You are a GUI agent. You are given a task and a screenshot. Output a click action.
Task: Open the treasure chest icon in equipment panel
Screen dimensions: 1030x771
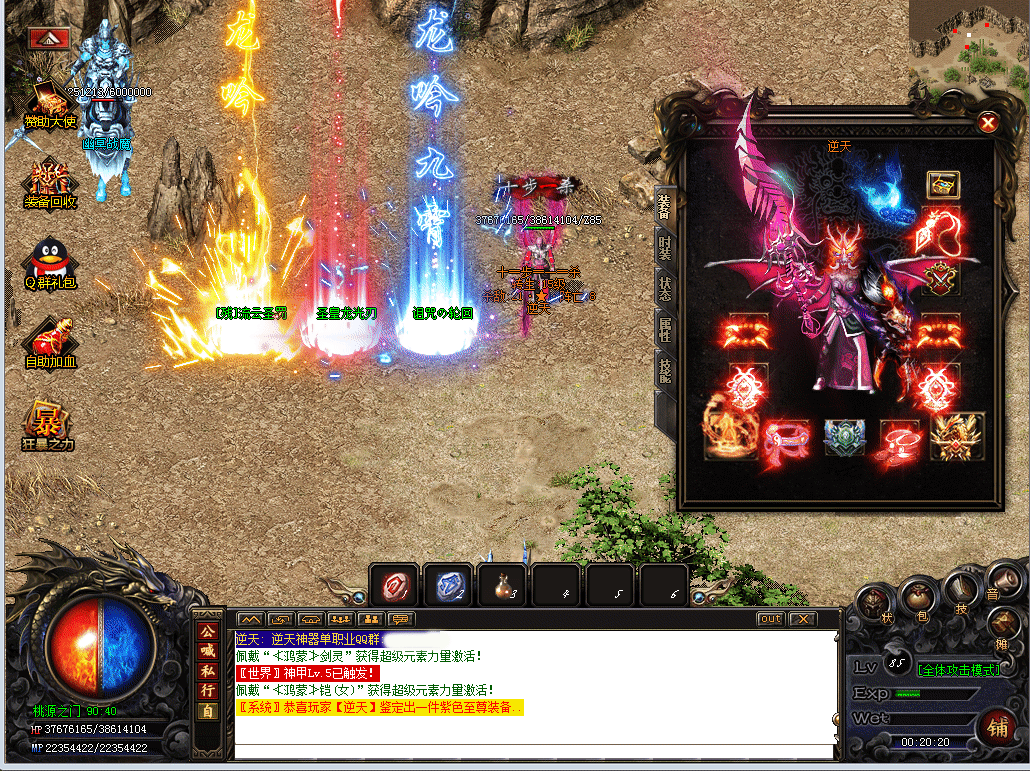pos(942,184)
